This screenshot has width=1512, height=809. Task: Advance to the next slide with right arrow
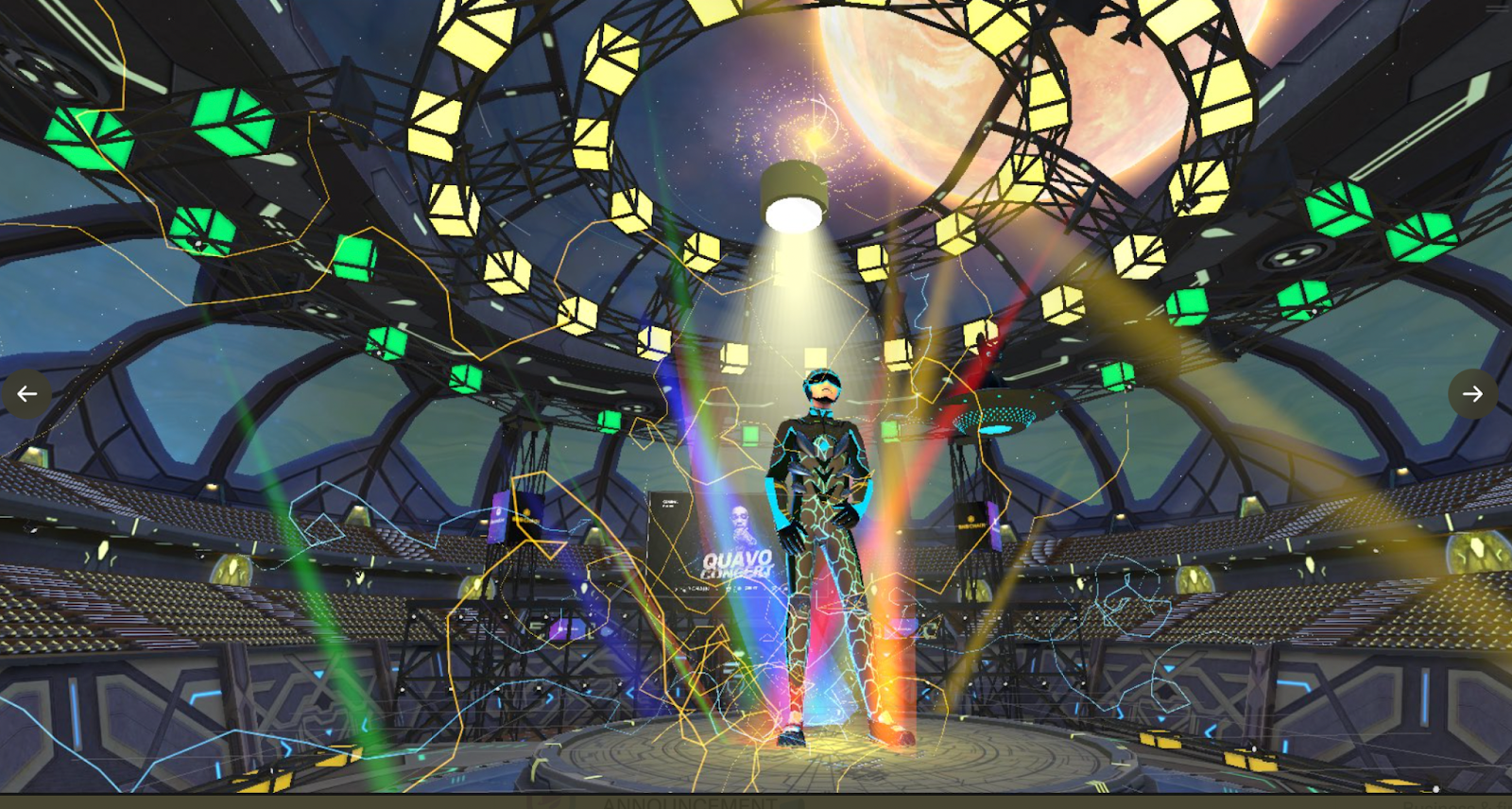coord(1472,394)
